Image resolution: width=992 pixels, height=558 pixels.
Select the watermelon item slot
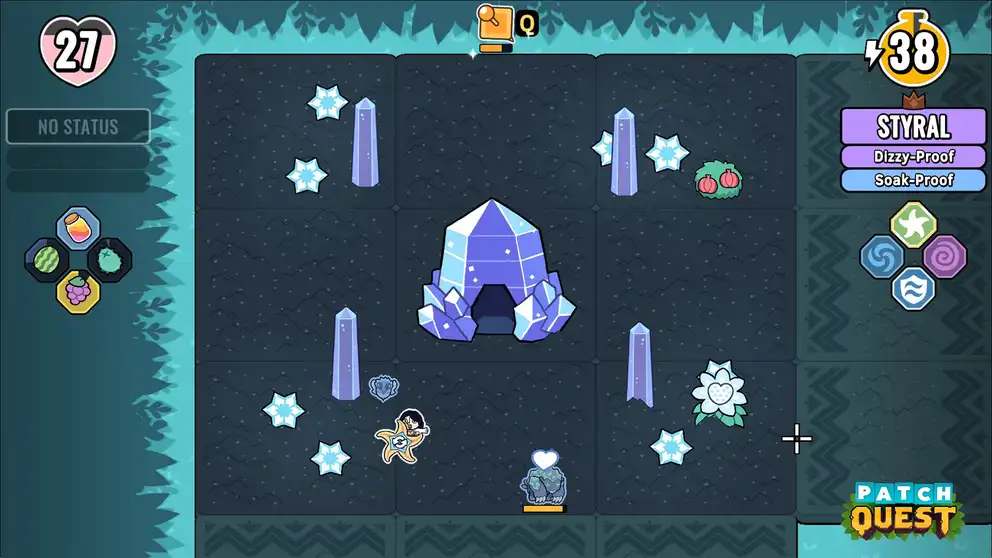point(46,258)
